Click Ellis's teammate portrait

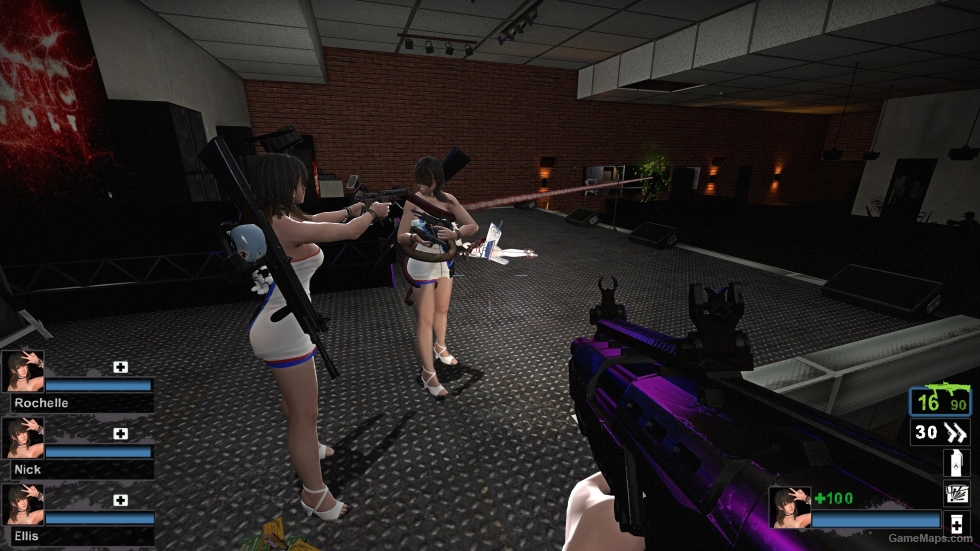pos(22,505)
